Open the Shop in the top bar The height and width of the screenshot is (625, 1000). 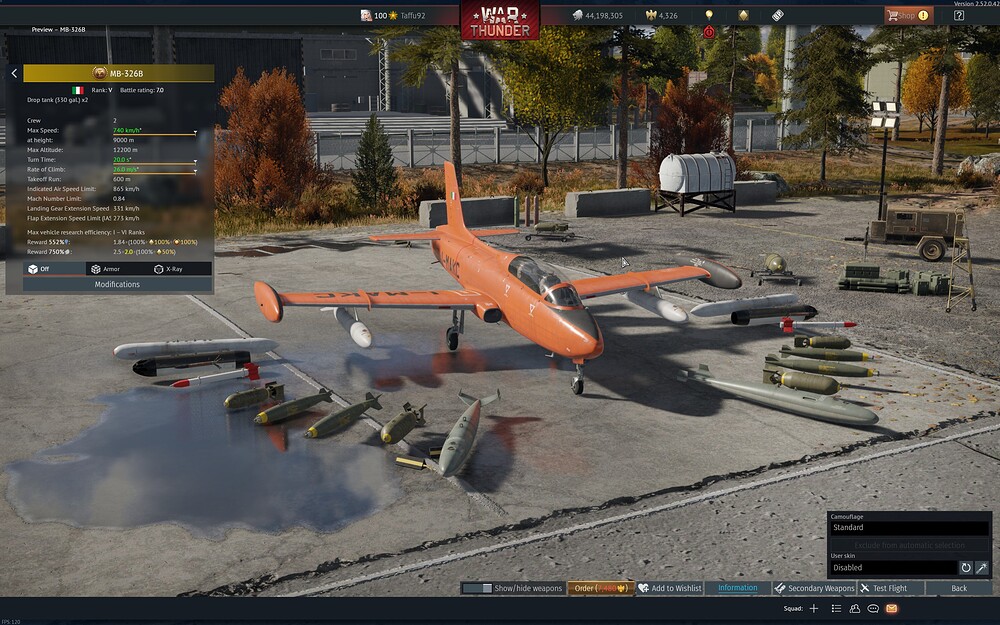(x=908, y=16)
